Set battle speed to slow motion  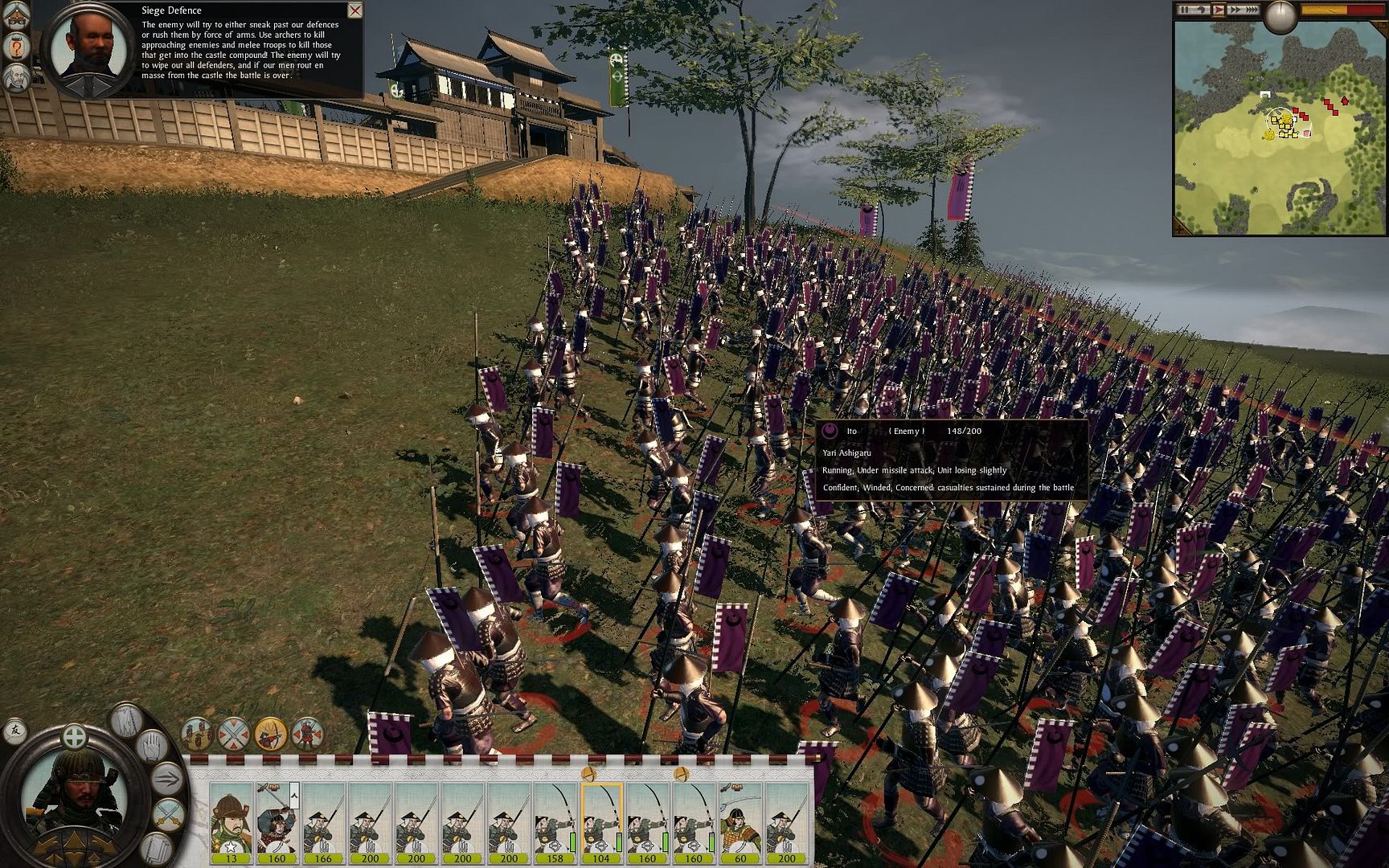point(1202,10)
